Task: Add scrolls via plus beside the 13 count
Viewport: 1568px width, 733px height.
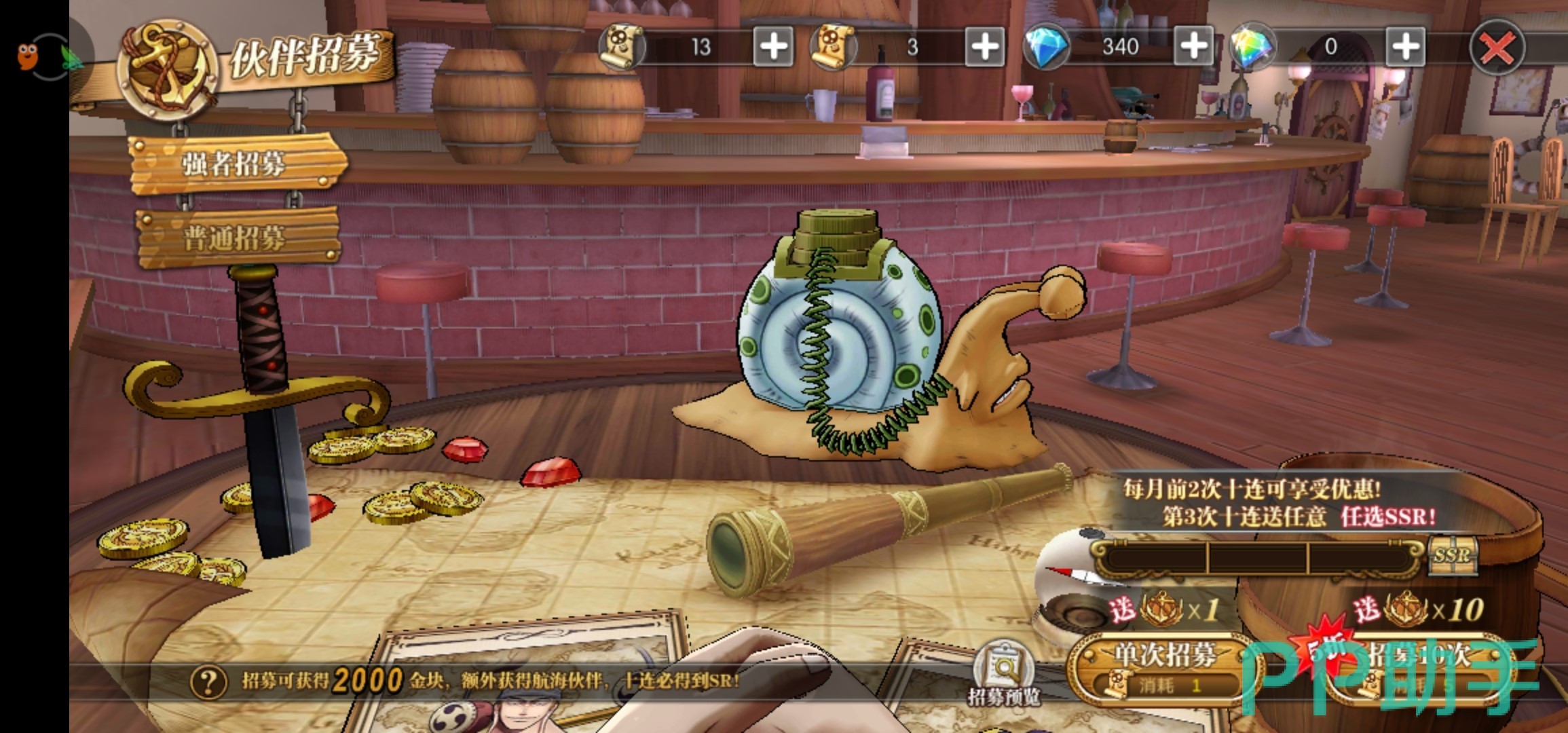Action: pyautogui.click(x=773, y=48)
